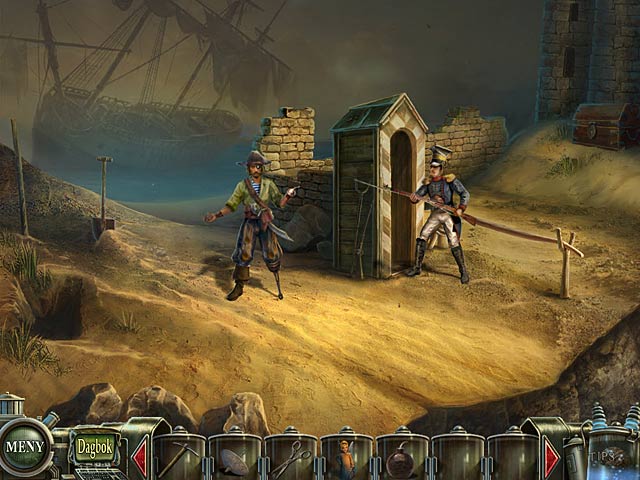This screenshot has width=640, height=480.
Task: Click the right red inventory arrow
Action: point(551,458)
